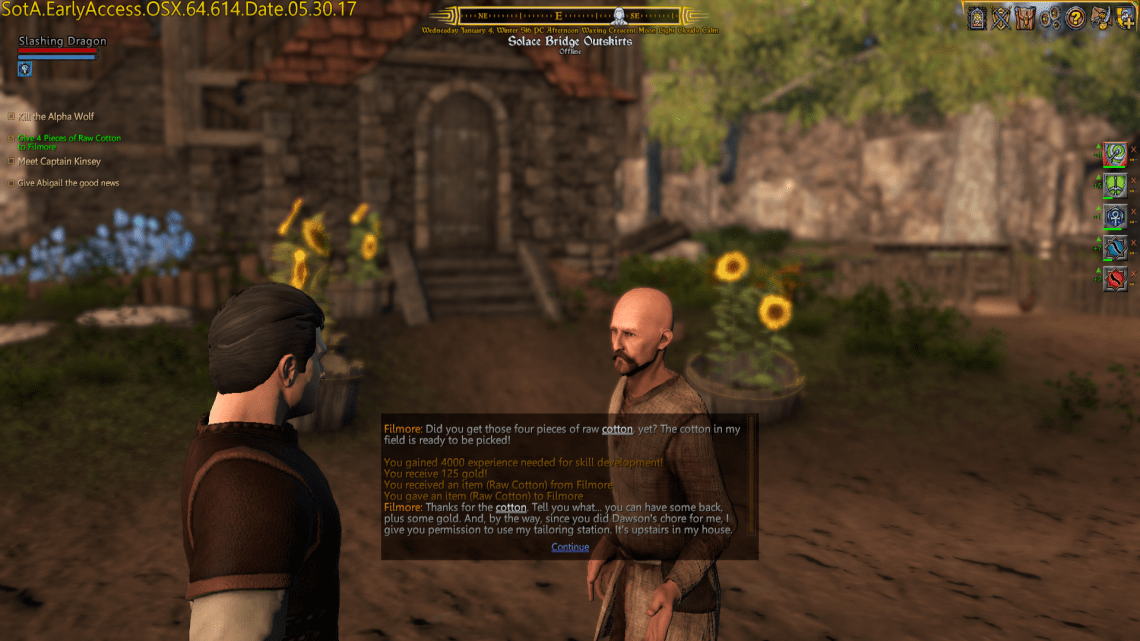Click the green shield with sword skill icon
1140x641 pixels.
coord(1115,186)
